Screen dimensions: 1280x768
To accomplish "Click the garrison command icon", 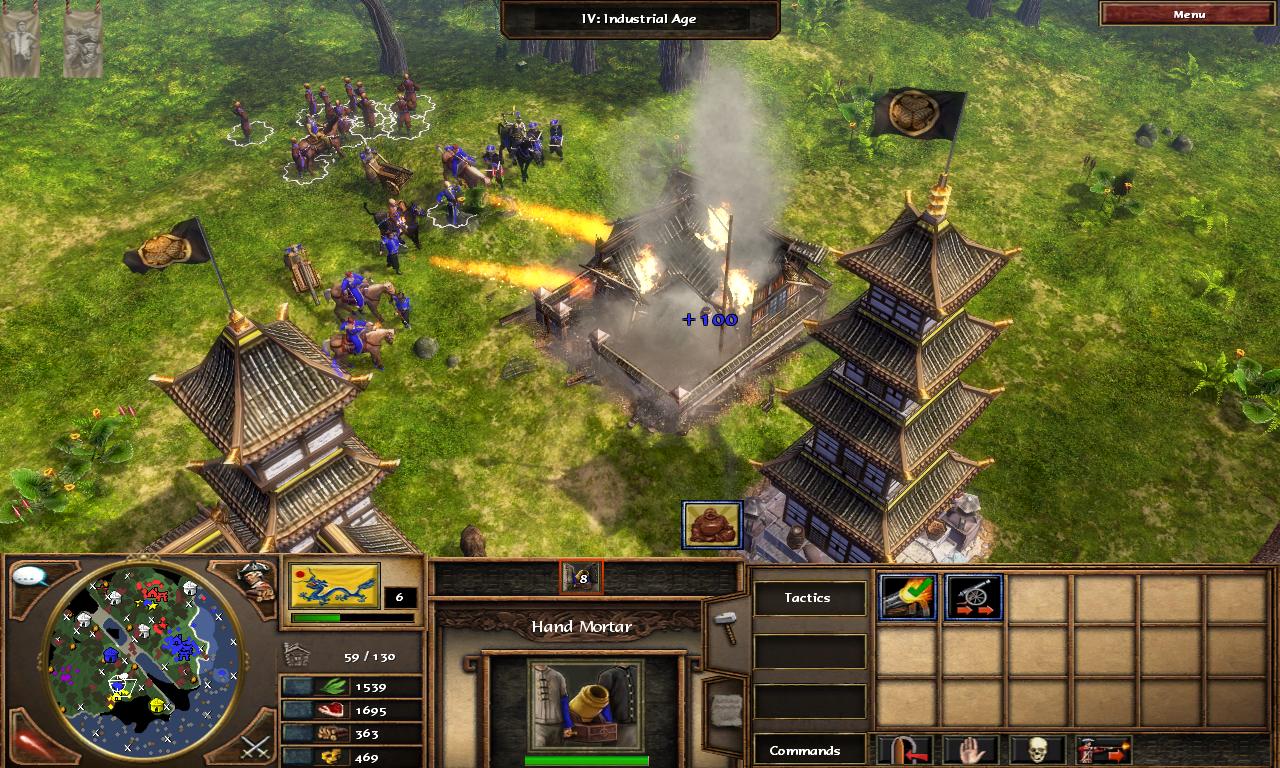I will click(x=902, y=750).
